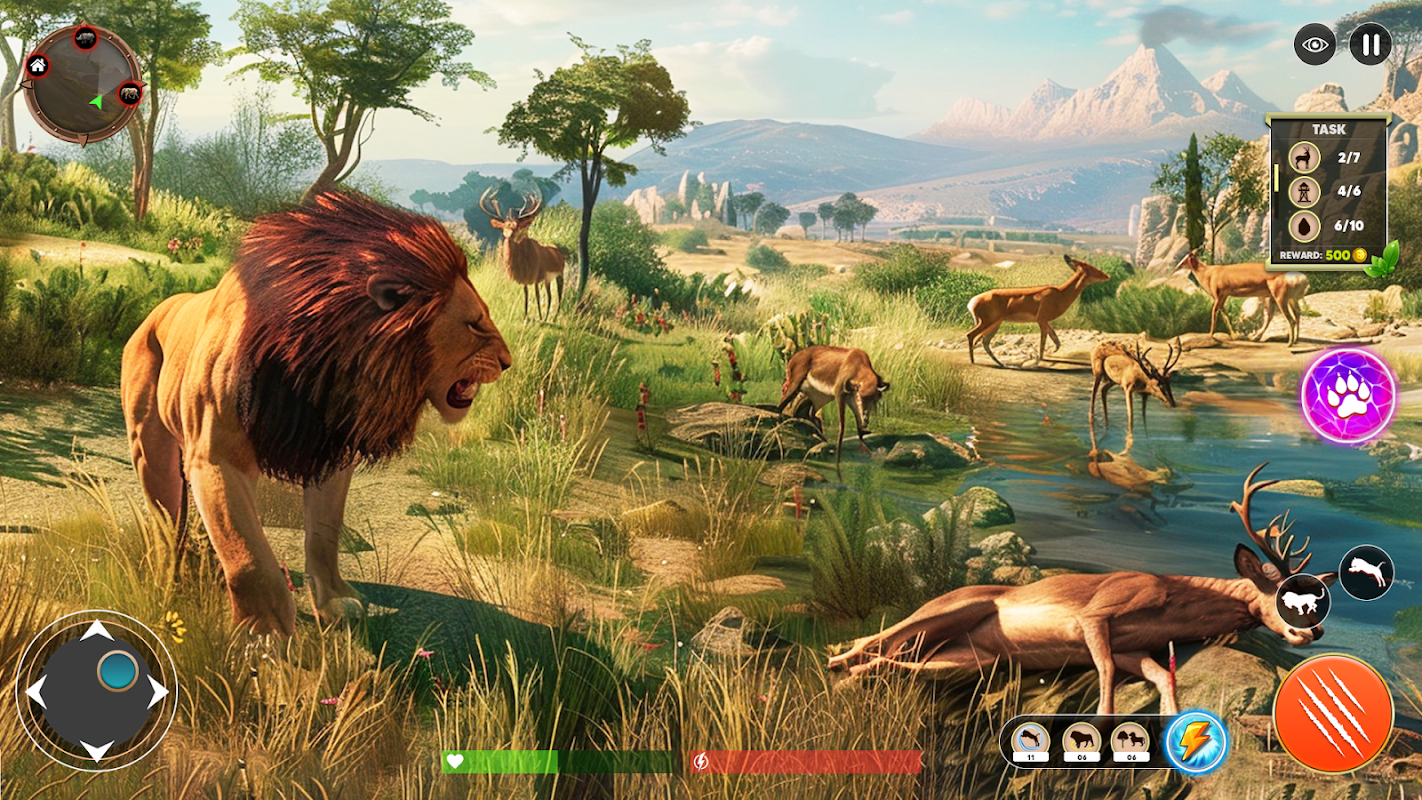
Task: Select the watchtower task icon
Action: [x=1303, y=190]
